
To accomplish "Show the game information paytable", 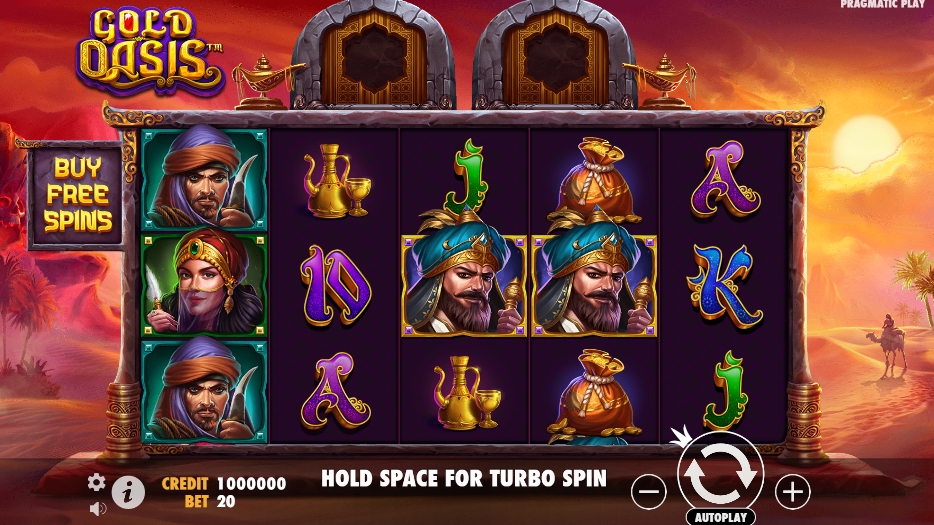I will point(128,491).
